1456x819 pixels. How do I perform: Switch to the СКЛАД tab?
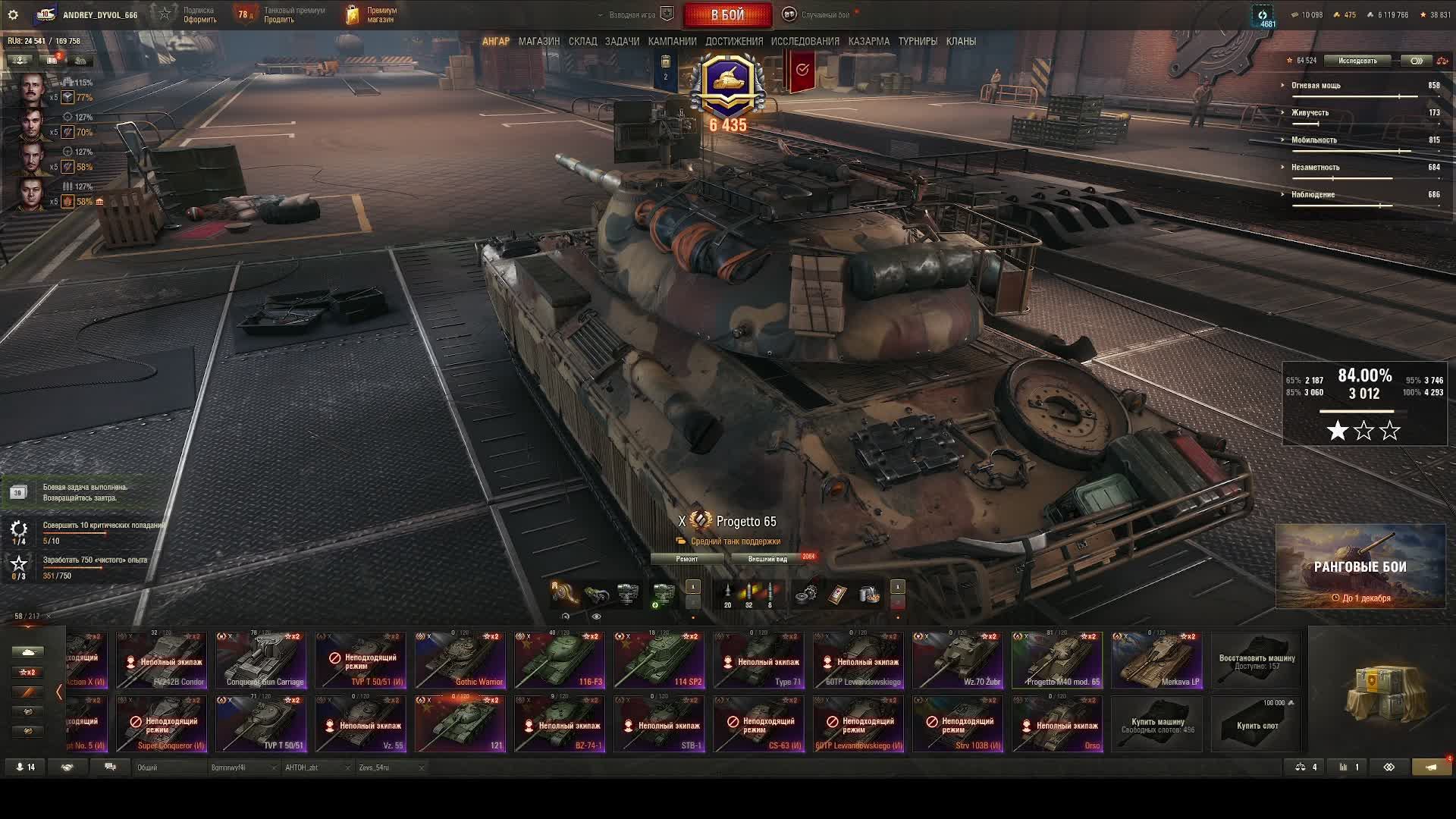(x=582, y=41)
